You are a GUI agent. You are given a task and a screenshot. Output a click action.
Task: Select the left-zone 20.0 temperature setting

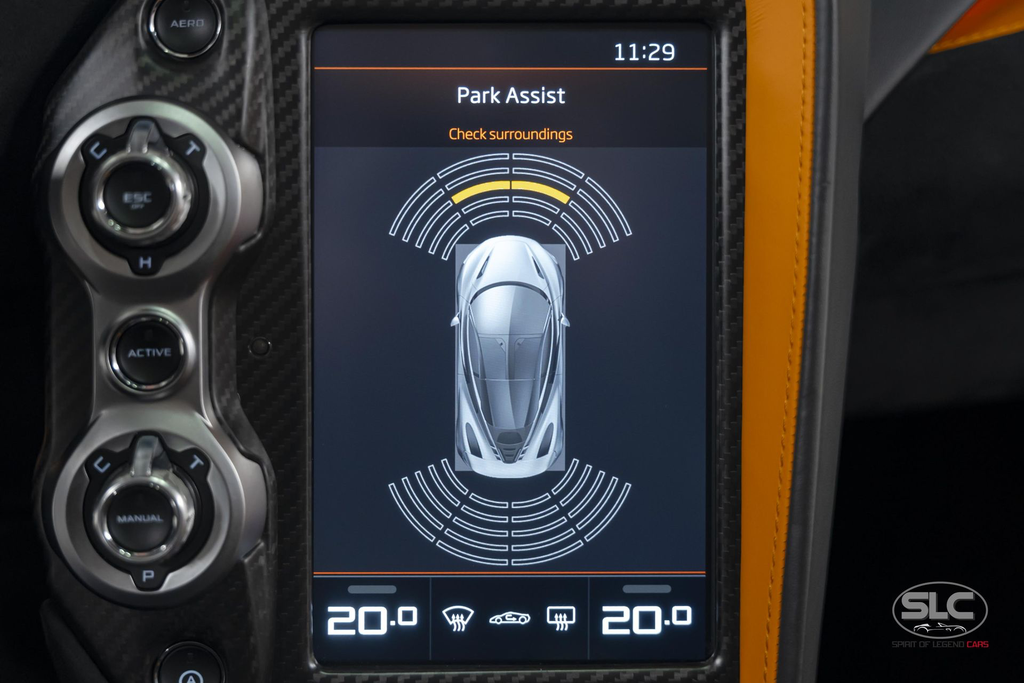(371, 619)
